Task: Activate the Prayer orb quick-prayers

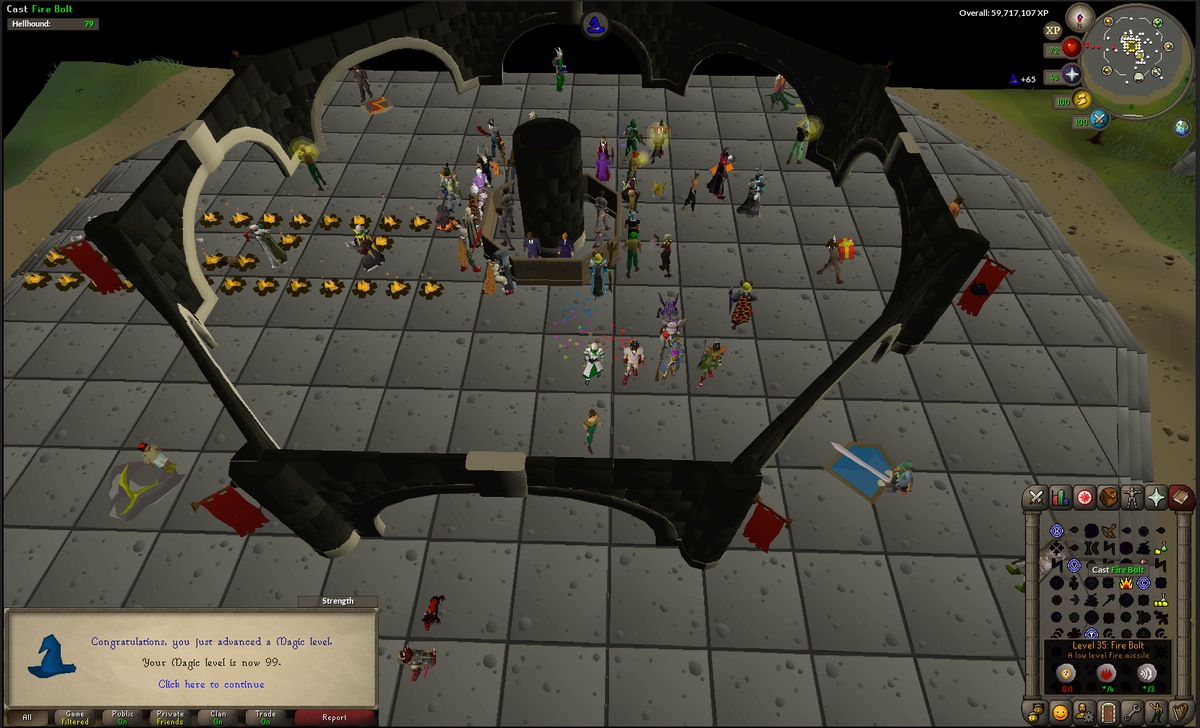Action: coord(1073,75)
